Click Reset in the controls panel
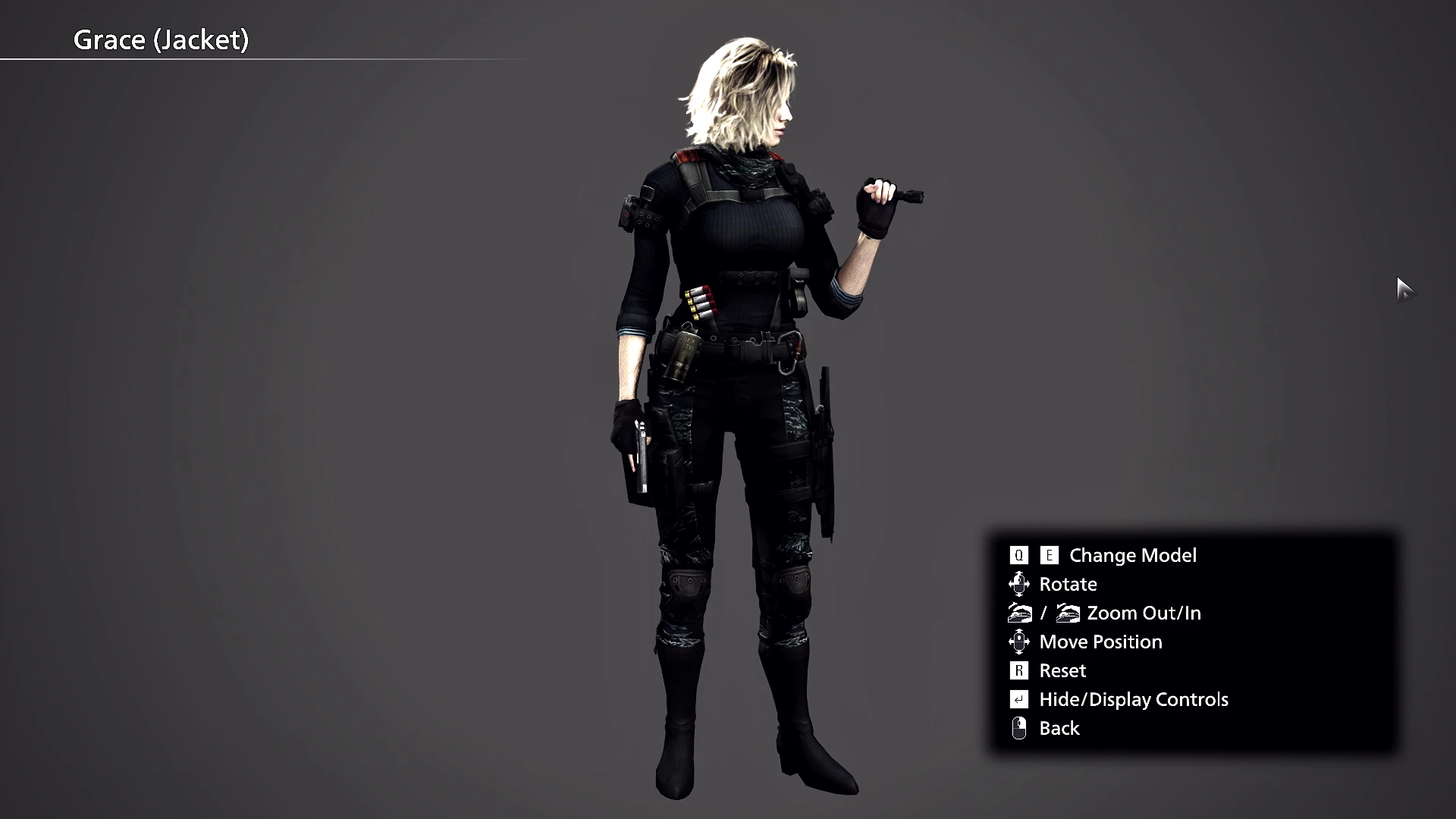This screenshot has width=1456, height=819. (x=1062, y=670)
